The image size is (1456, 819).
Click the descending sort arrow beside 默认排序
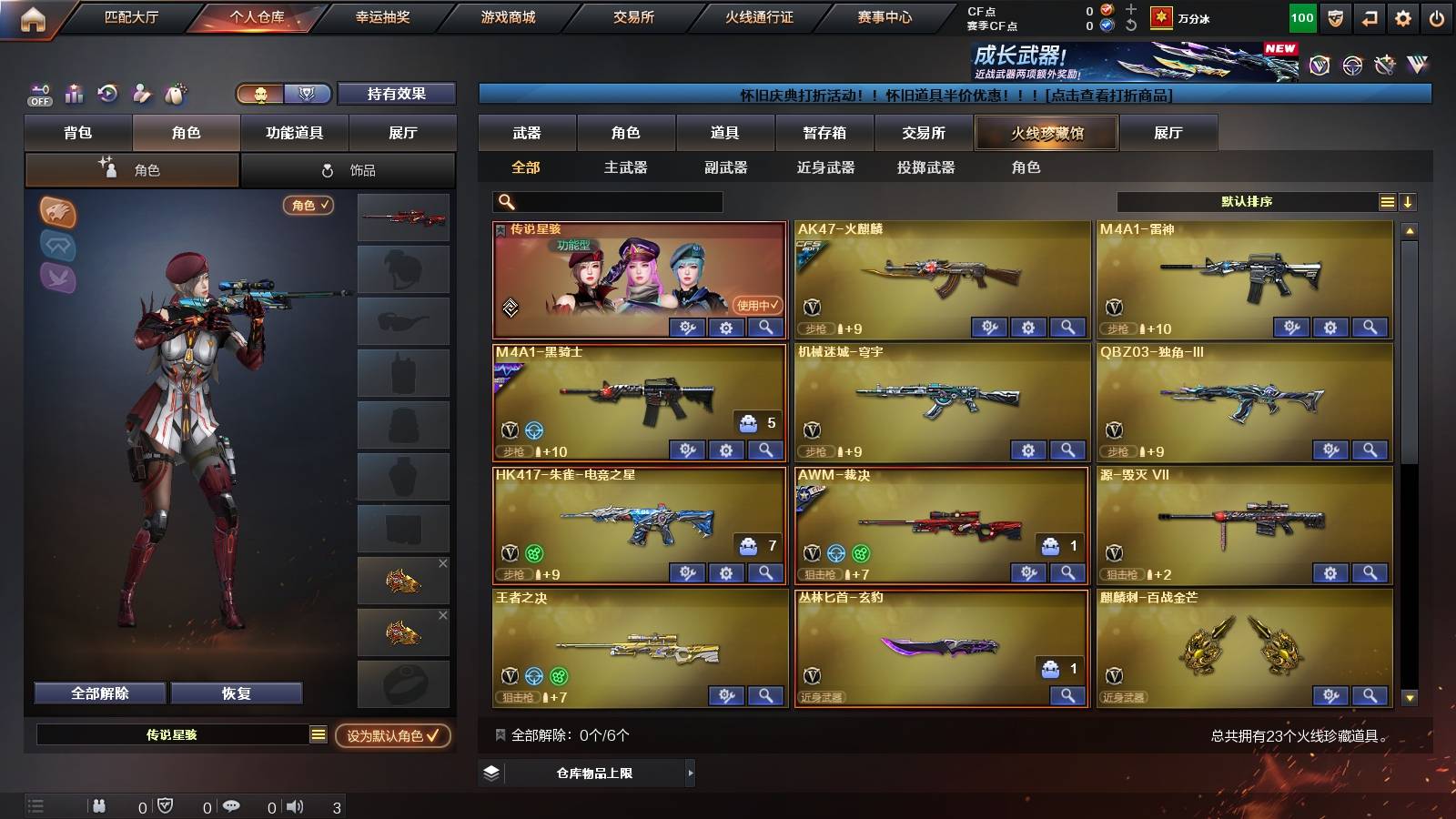click(1408, 202)
